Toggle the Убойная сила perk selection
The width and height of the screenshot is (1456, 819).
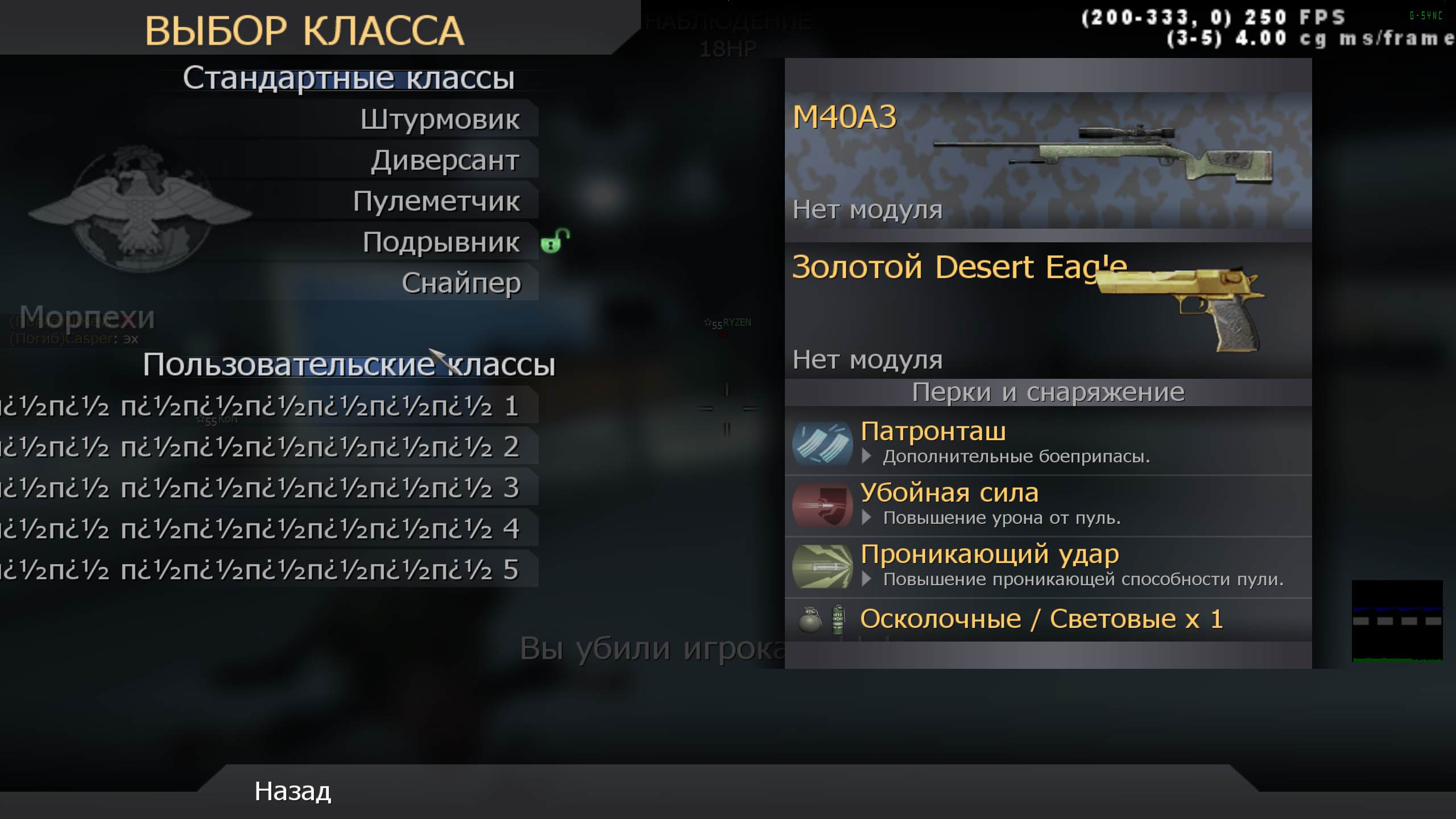[950, 493]
